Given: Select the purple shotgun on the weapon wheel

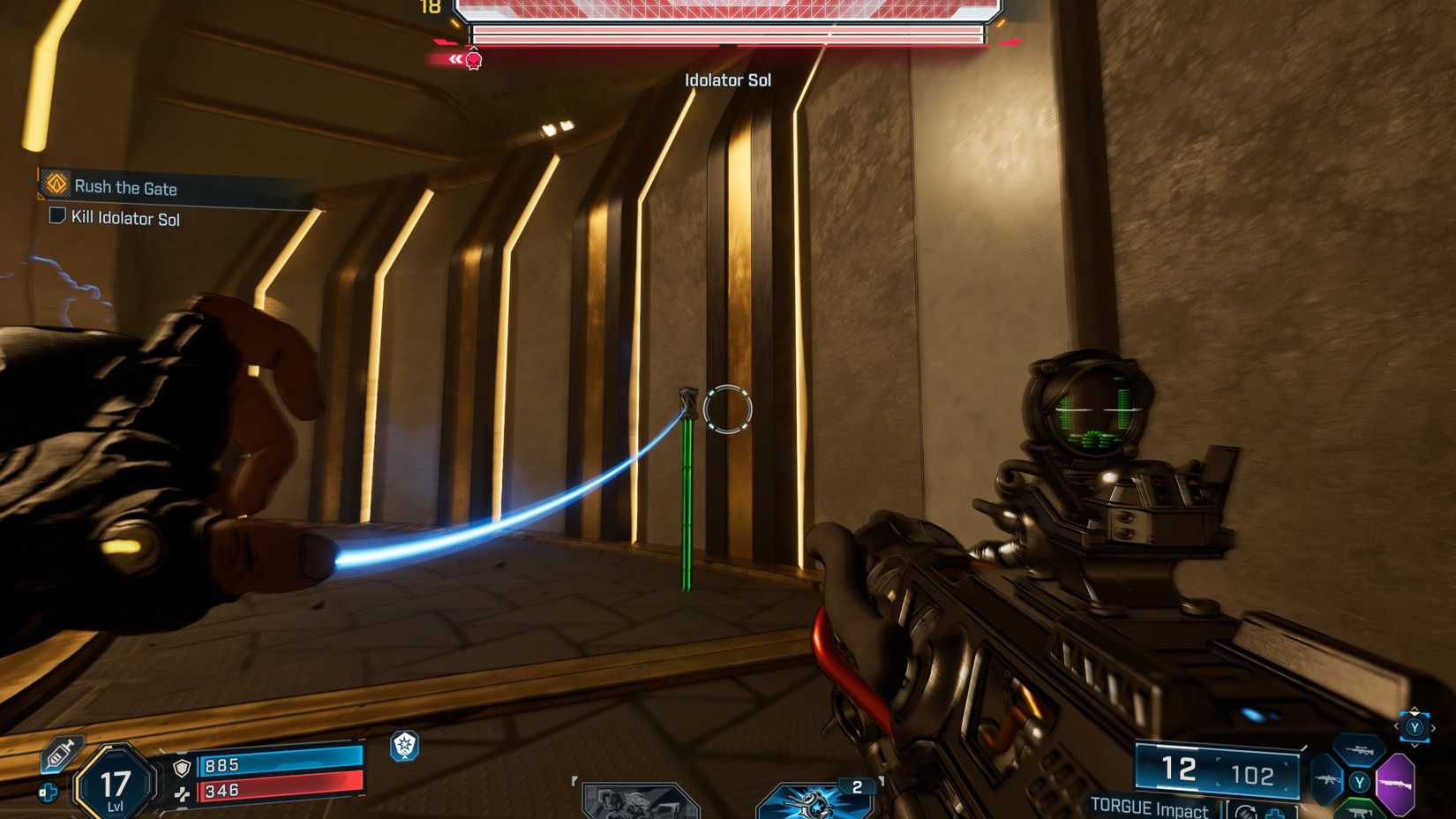Looking at the screenshot, I should [1397, 784].
